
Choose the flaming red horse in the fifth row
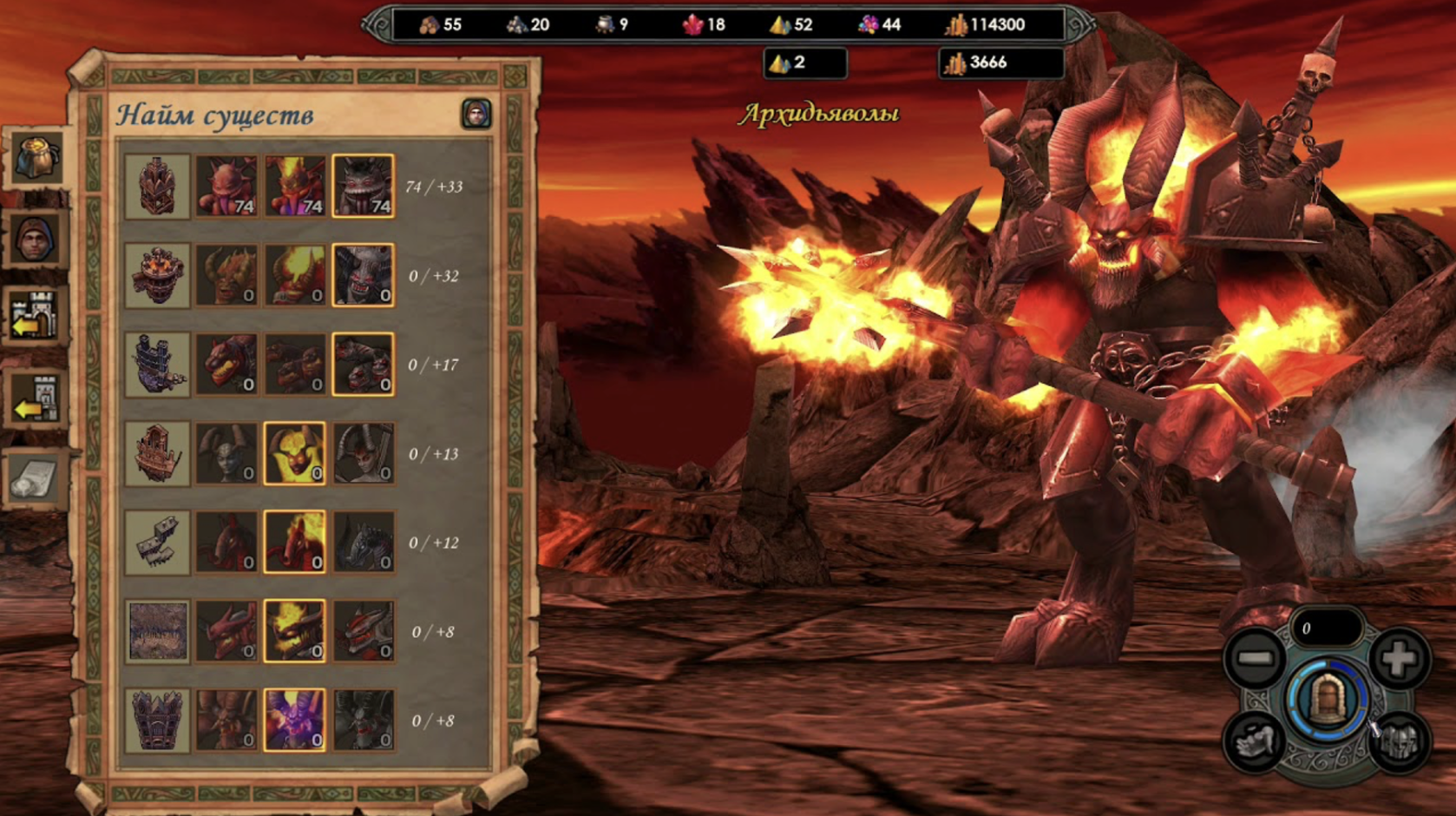tap(295, 543)
